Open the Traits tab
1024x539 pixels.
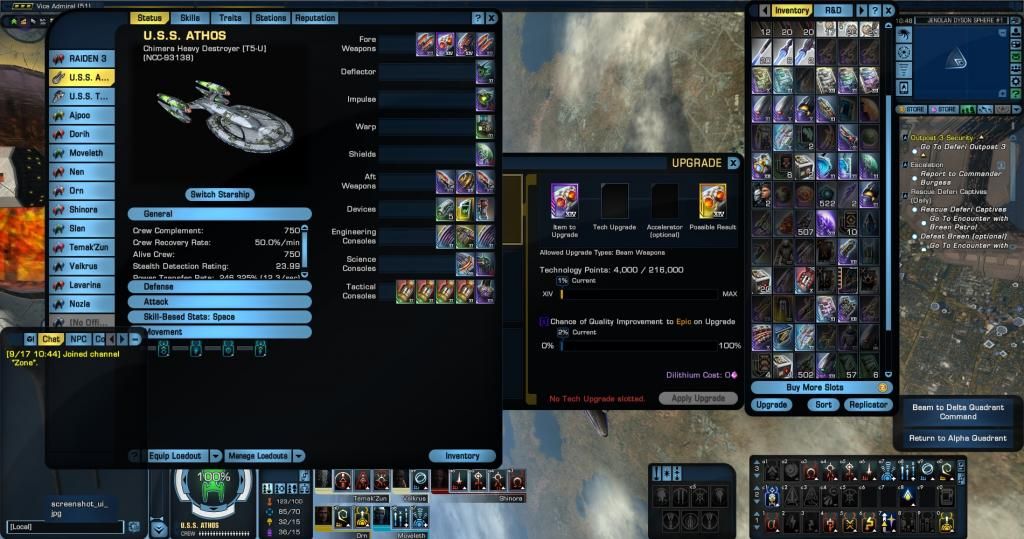coord(229,18)
